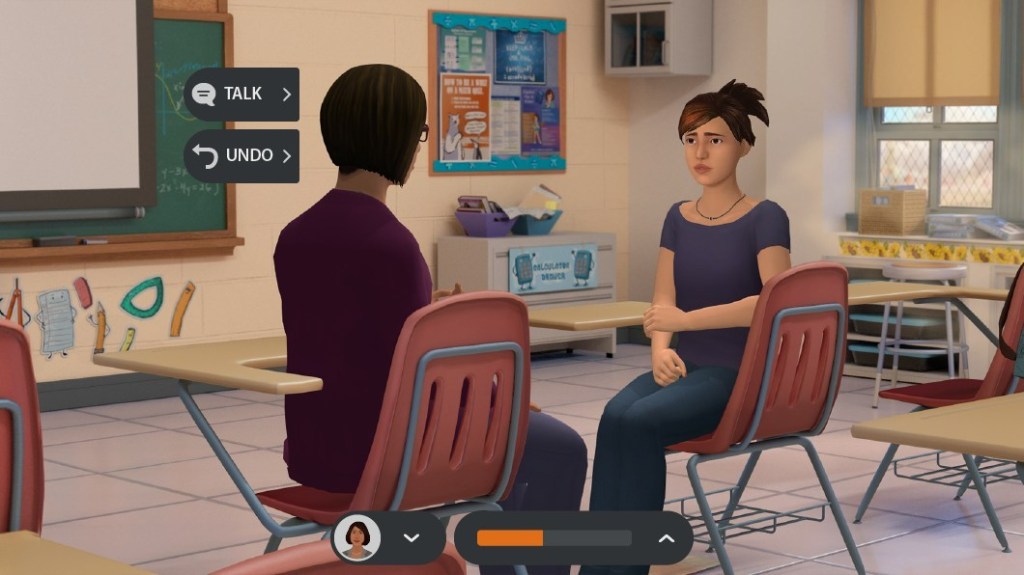Click the character portrait avatar
The height and width of the screenshot is (575, 1024).
tap(357, 538)
